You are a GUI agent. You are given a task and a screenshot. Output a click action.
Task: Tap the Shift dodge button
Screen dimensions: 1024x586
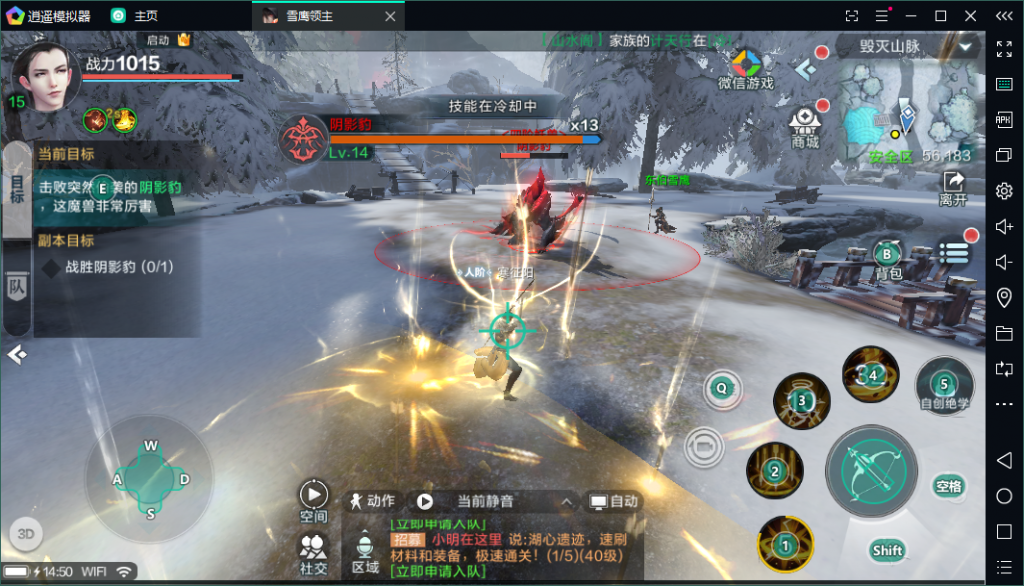click(x=887, y=550)
